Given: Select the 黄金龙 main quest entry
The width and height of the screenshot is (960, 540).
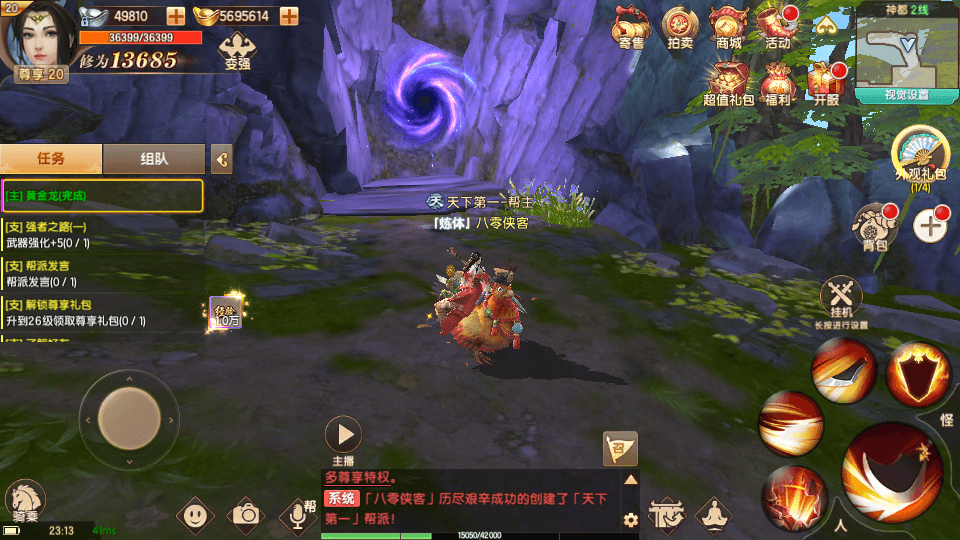Looking at the screenshot, I should [102, 196].
